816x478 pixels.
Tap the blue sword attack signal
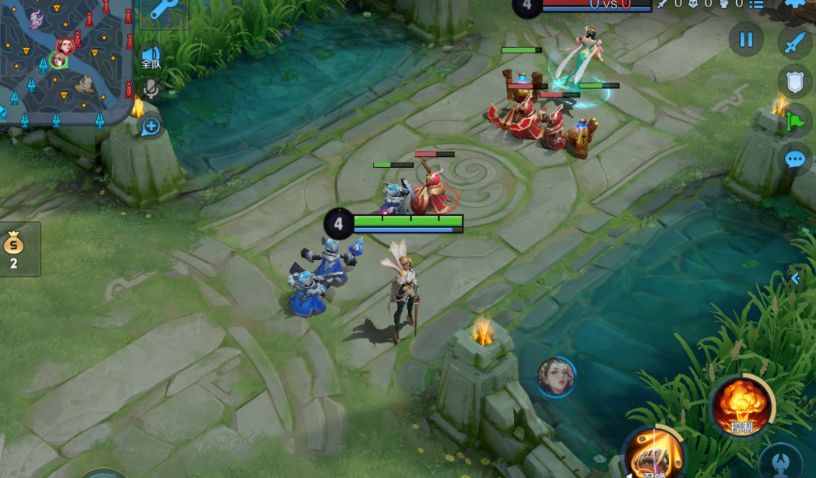(795, 44)
